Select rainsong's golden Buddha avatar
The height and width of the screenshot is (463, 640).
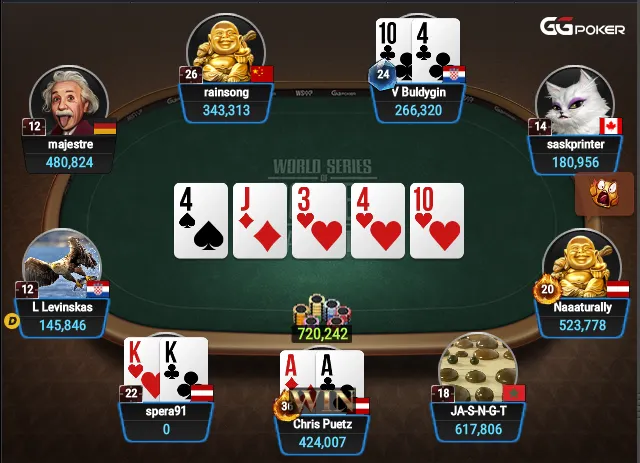[x=225, y=50]
